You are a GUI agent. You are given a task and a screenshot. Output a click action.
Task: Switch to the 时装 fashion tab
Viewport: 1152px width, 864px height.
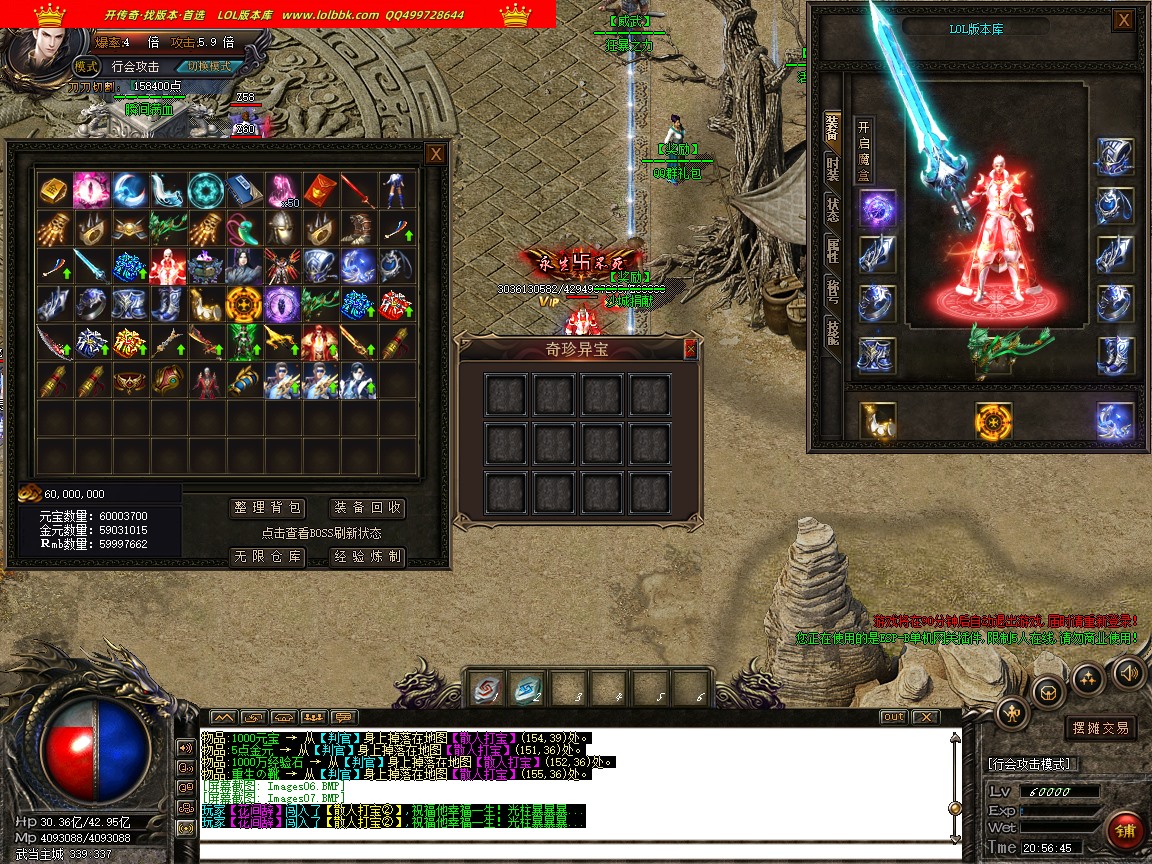pyautogui.click(x=832, y=168)
